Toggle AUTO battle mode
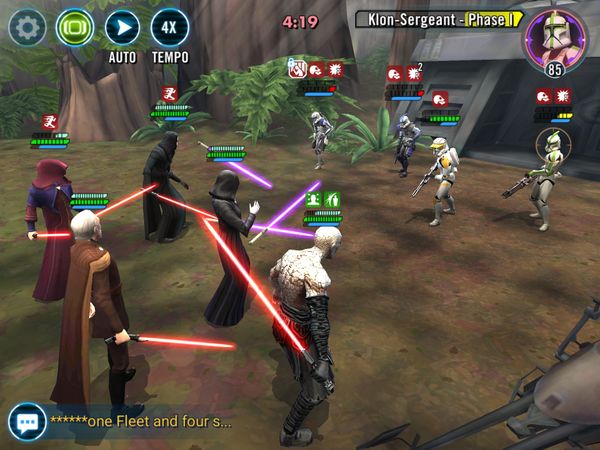Viewport: 600px width, 450px height. [122, 27]
